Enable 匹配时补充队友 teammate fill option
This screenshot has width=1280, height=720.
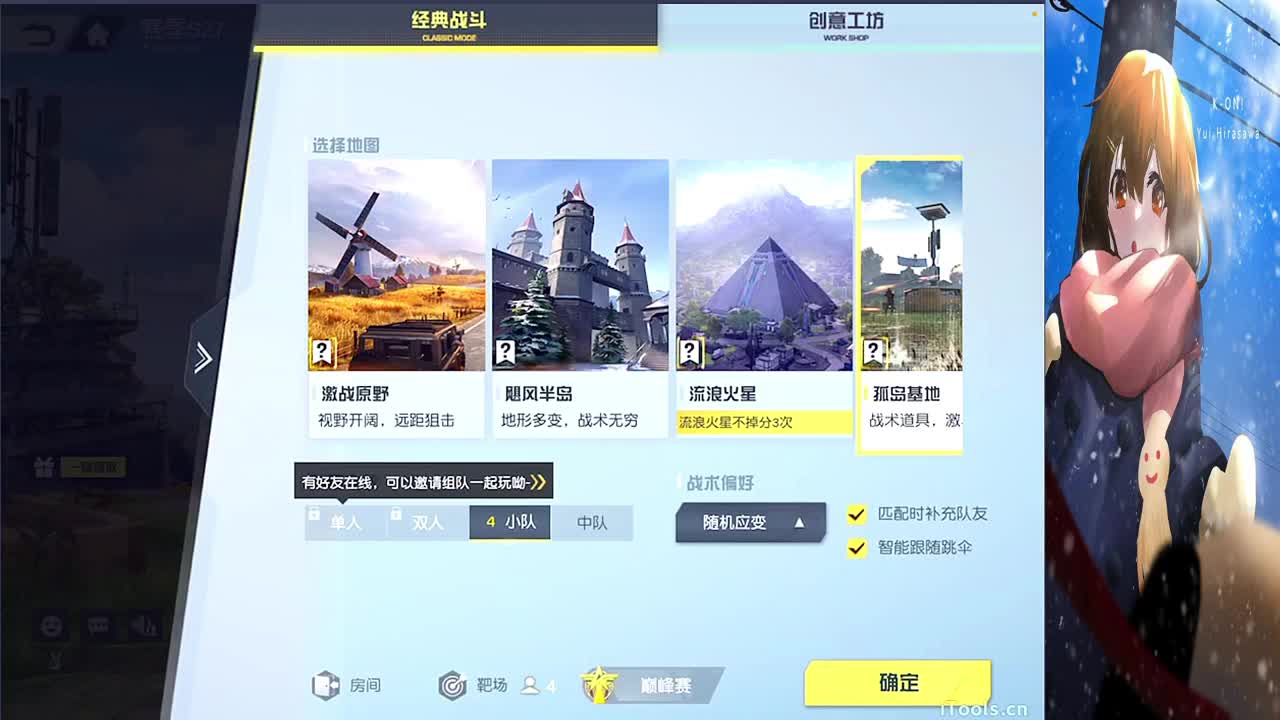pos(855,515)
